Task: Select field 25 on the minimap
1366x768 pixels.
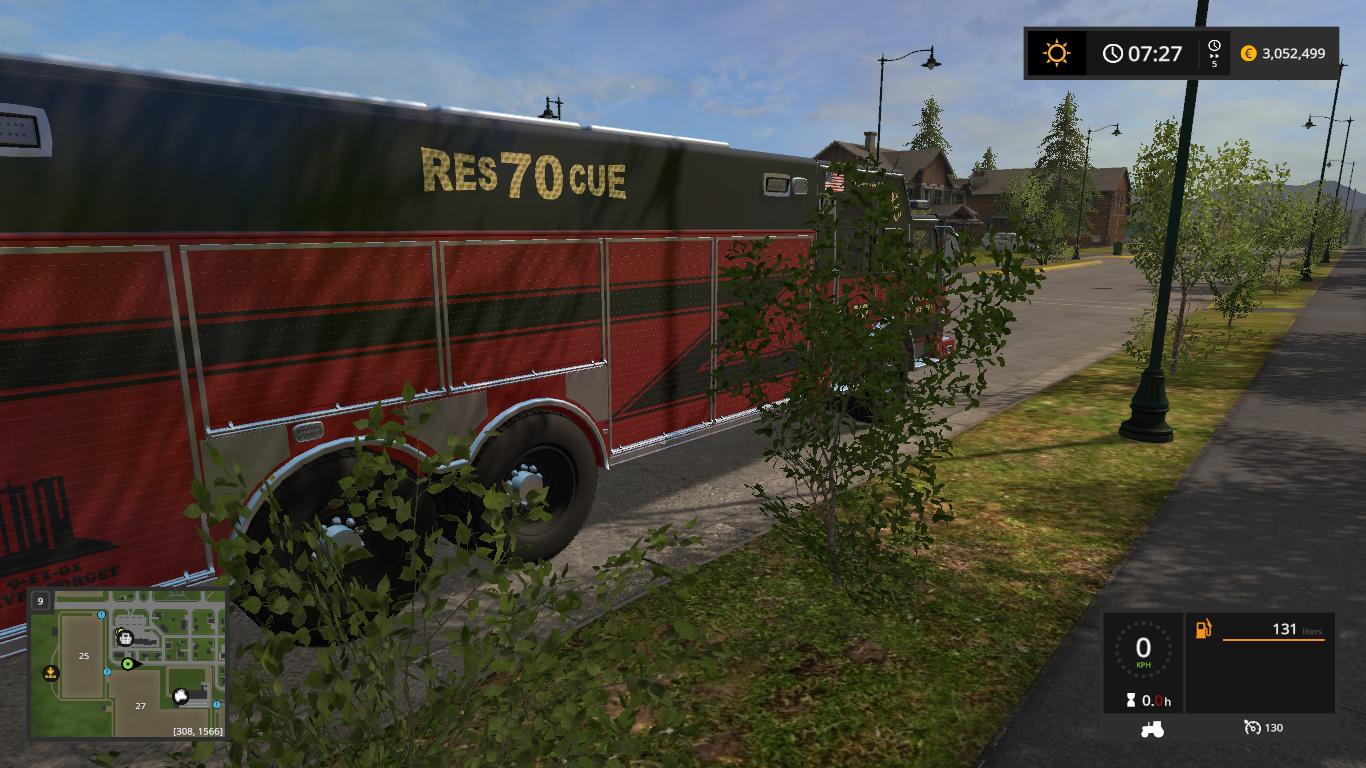Action: [x=84, y=656]
